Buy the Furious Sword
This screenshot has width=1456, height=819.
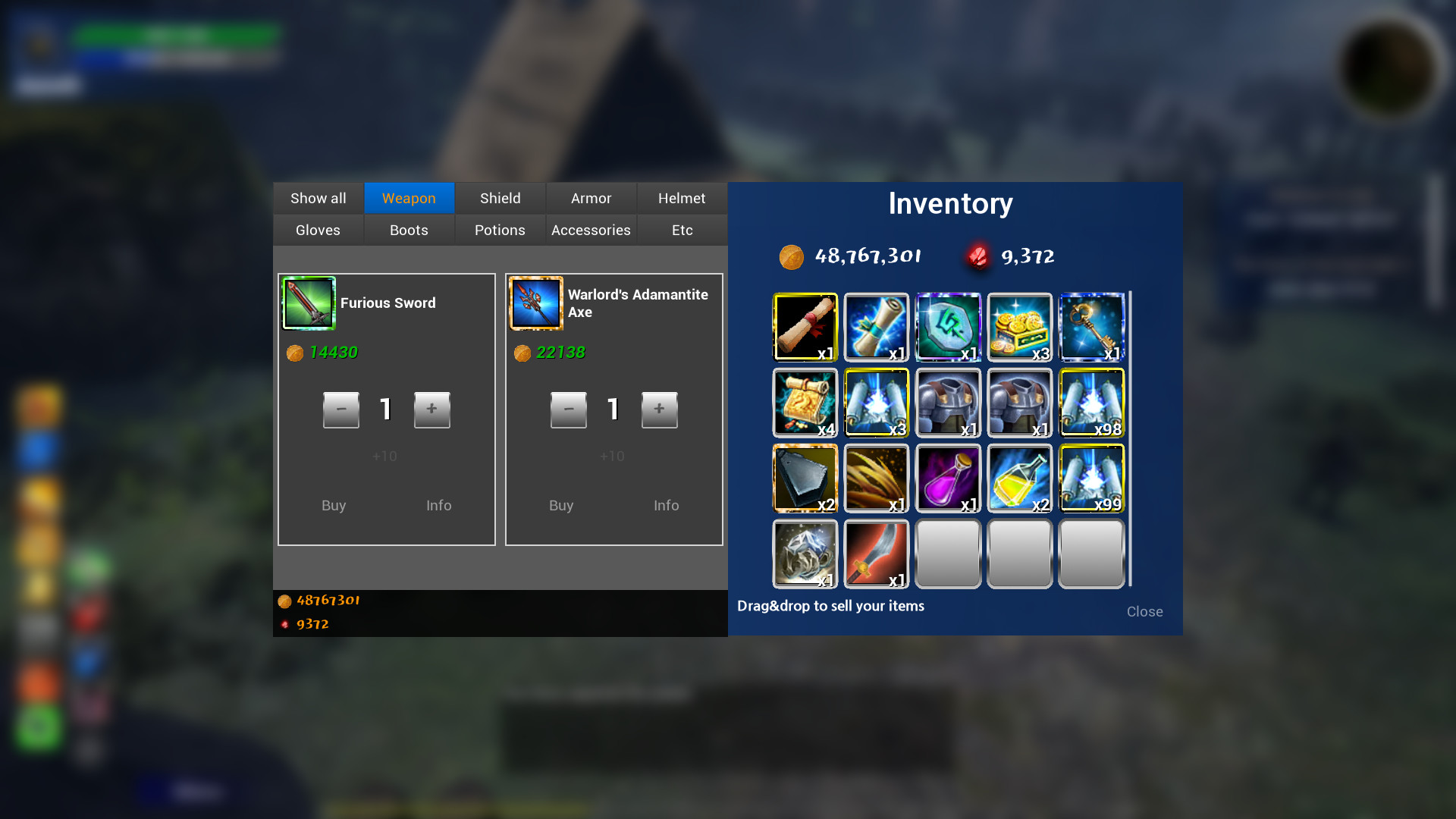pos(334,505)
